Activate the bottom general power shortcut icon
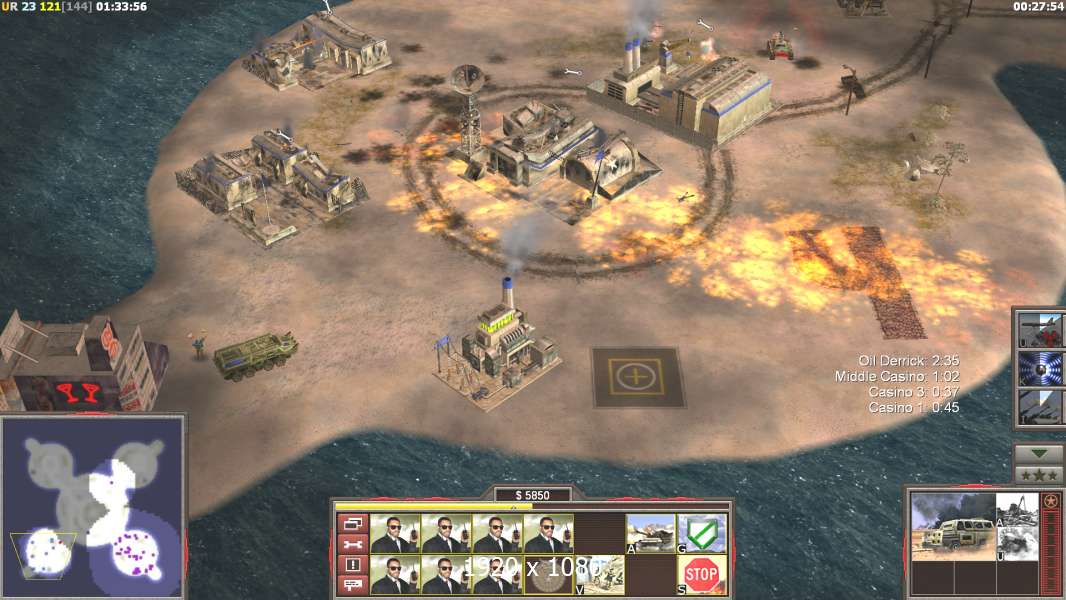Viewport: 1066px width, 600px height. coord(1041,407)
